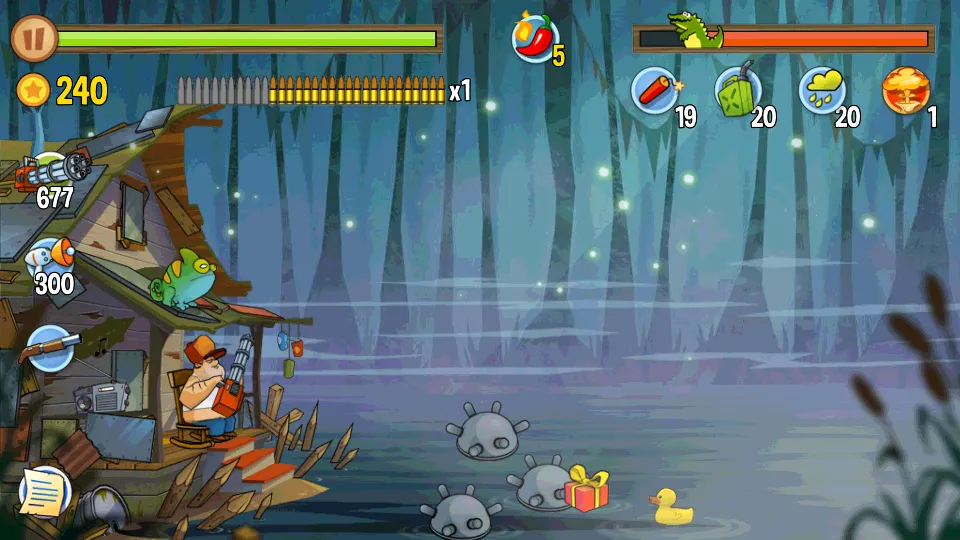Activate the storm cloud item
The image size is (960, 540).
point(822,92)
